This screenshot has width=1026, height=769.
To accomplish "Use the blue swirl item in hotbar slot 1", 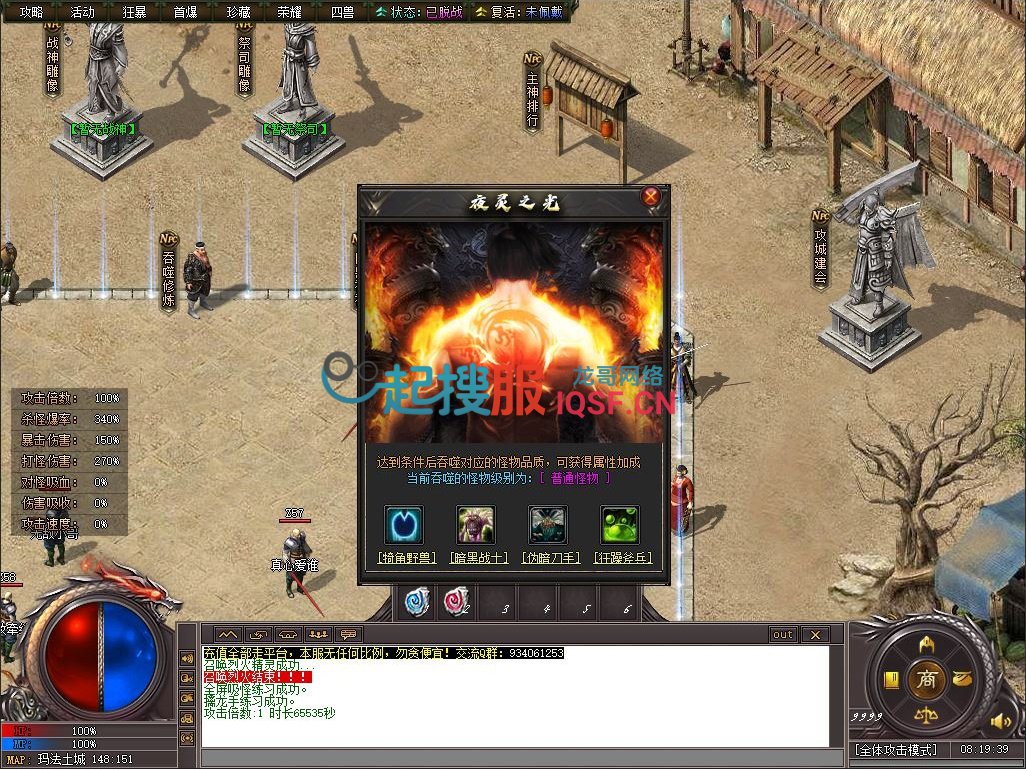I will pyautogui.click(x=417, y=601).
